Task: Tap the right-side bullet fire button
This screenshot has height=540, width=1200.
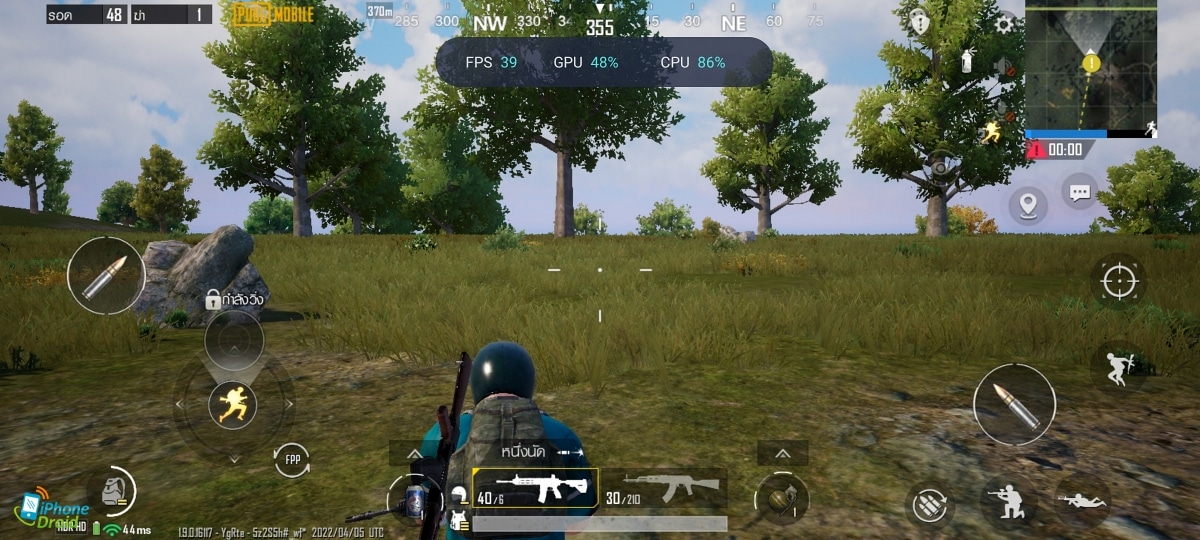Action: [x=1014, y=404]
